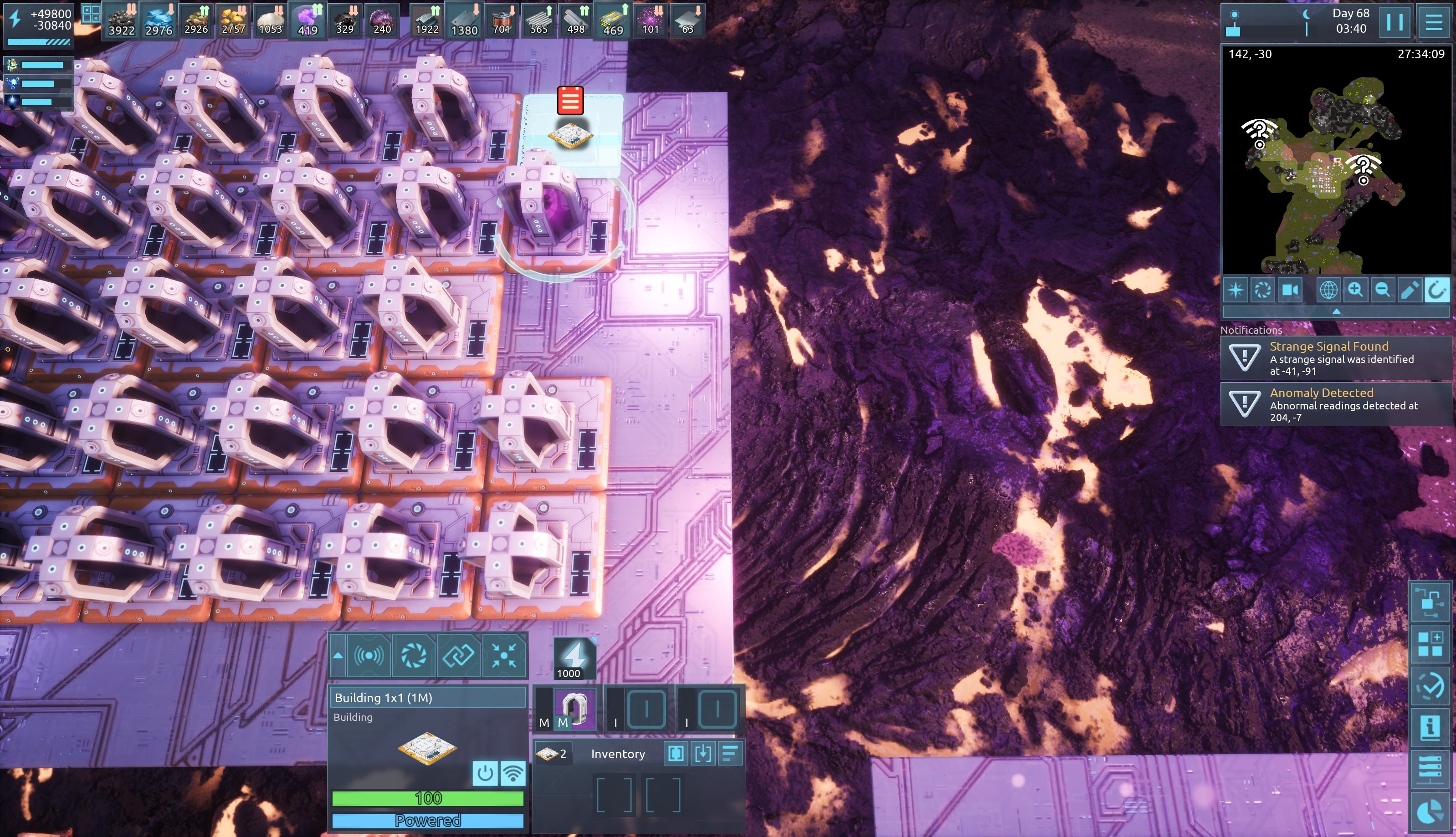The height and width of the screenshot is (837, 1456).
Task: Select the medium component slot with portal item
Action: point(574,709)
